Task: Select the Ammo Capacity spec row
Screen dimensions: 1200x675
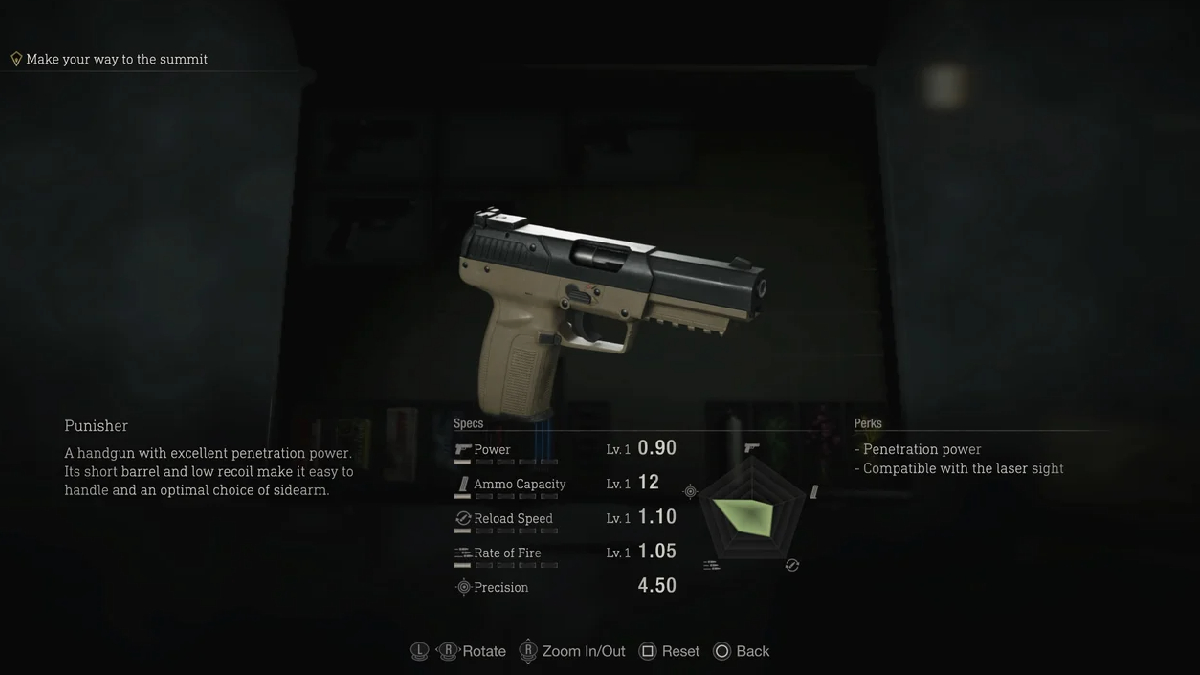Action: [565, 484]
